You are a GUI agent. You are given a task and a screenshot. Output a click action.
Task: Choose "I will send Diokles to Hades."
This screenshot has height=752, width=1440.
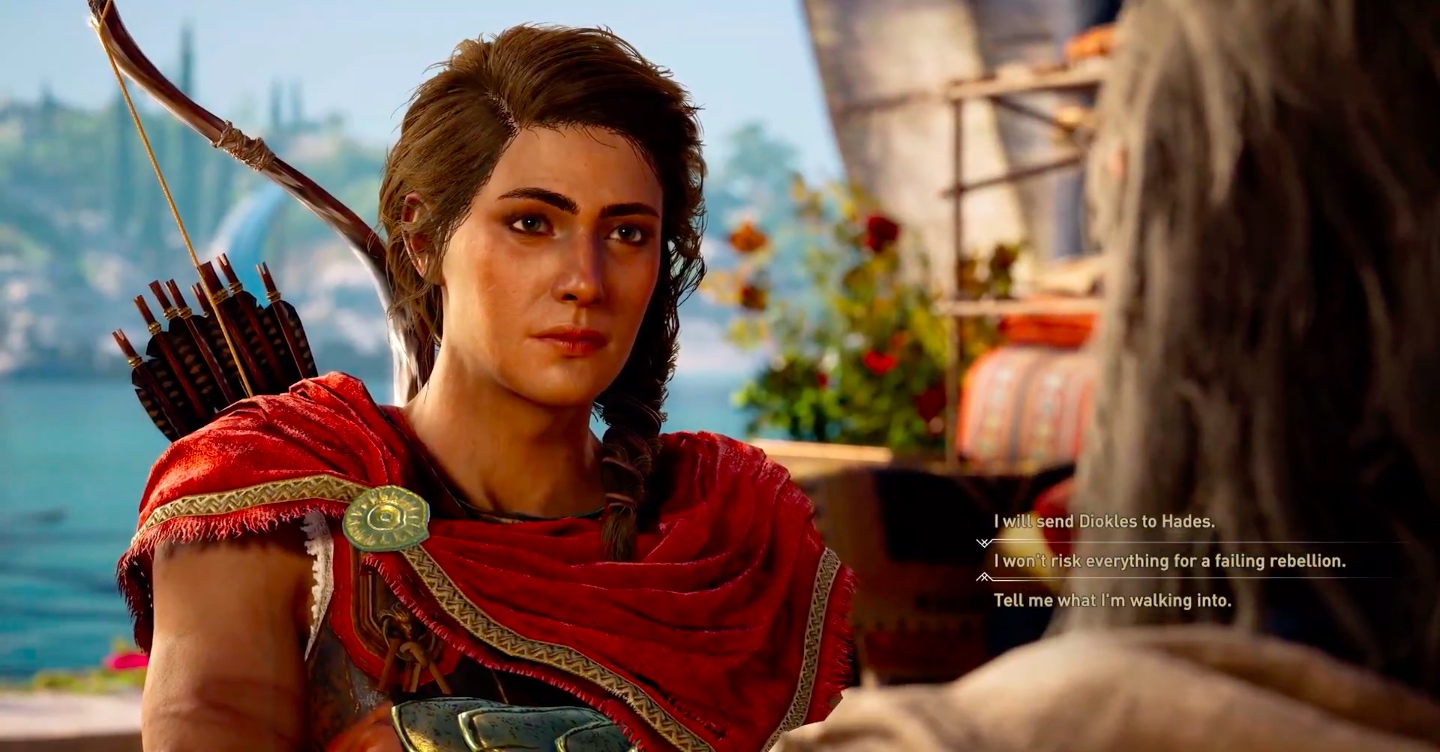point(1103,521)
